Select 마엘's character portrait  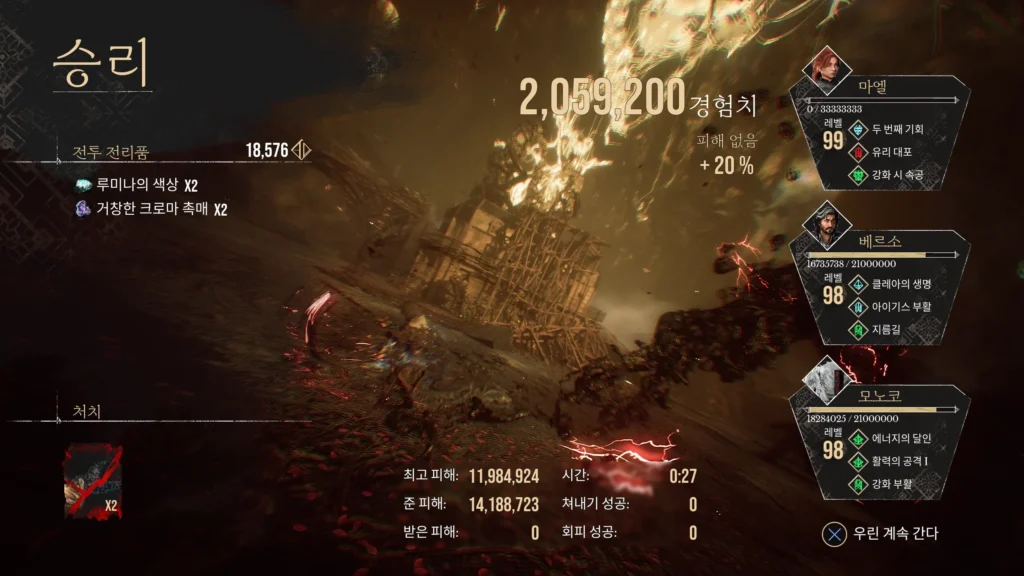tap(826, 68)
